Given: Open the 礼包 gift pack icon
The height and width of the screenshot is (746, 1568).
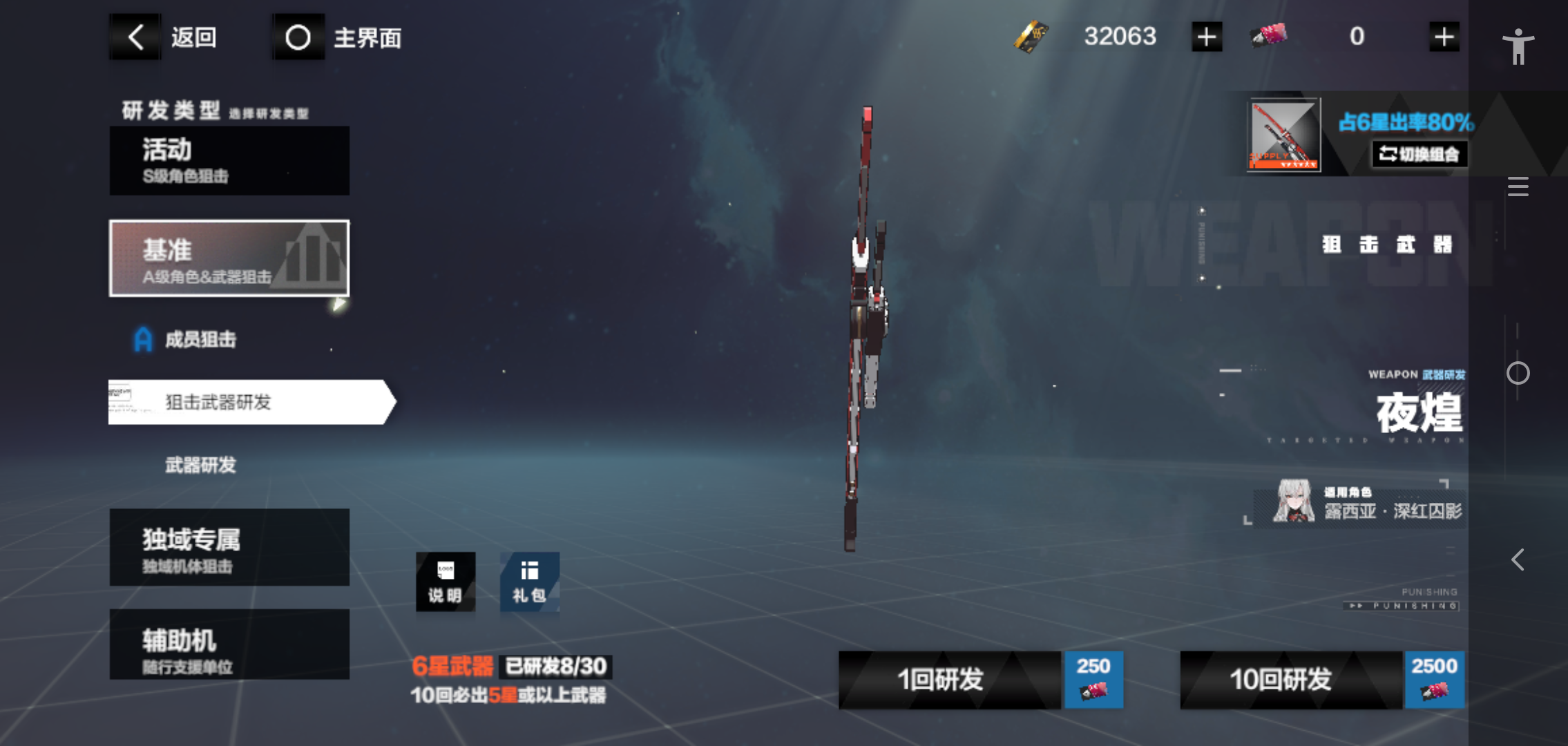Looking at the screenshot, I should pyautogui.click(x=528, y=582).
